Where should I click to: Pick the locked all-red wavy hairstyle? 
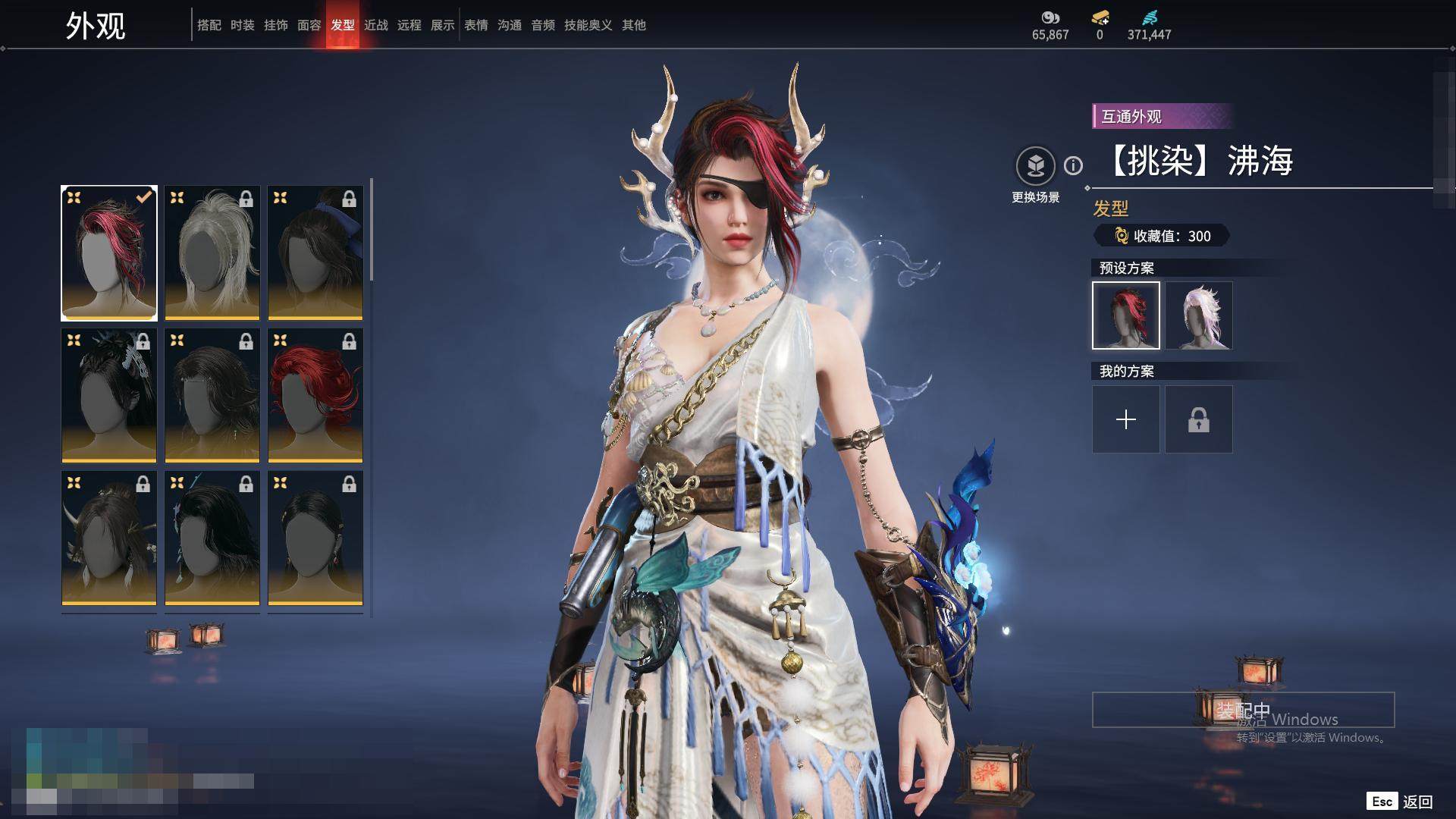pos(315,395)
